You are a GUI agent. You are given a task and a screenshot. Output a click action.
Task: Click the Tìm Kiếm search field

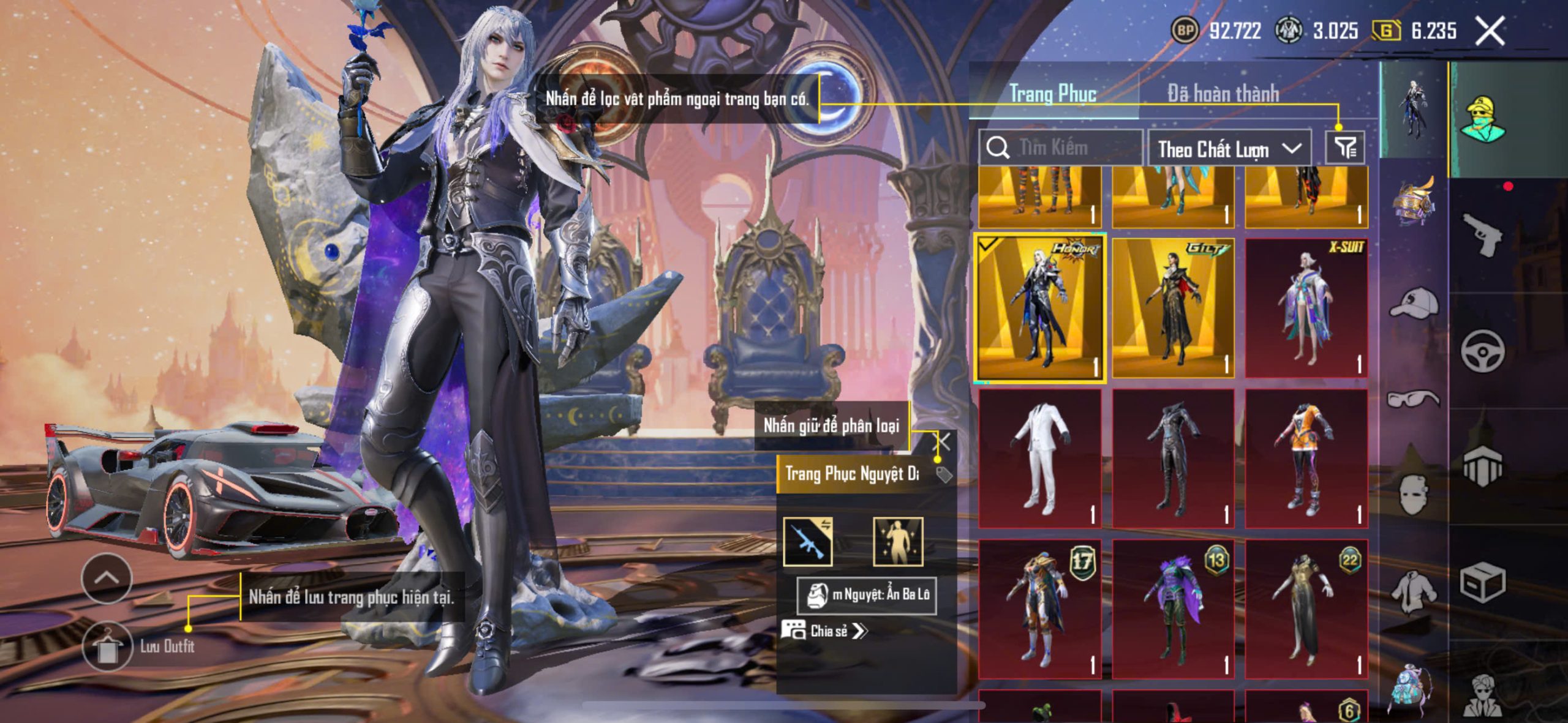[1063, 148]
